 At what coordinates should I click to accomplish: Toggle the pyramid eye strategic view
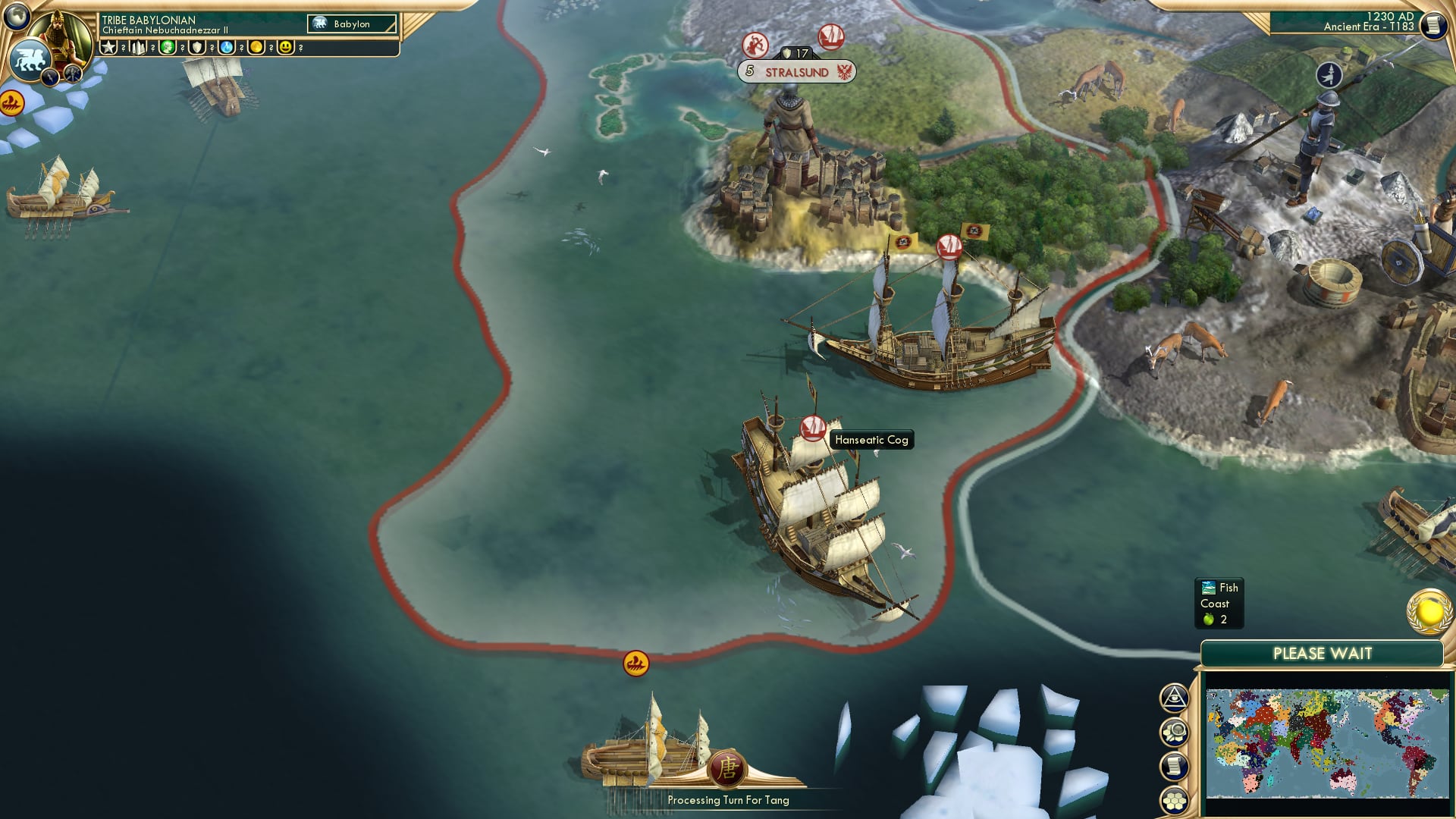pyautogui.click(x=1174, y=698)
